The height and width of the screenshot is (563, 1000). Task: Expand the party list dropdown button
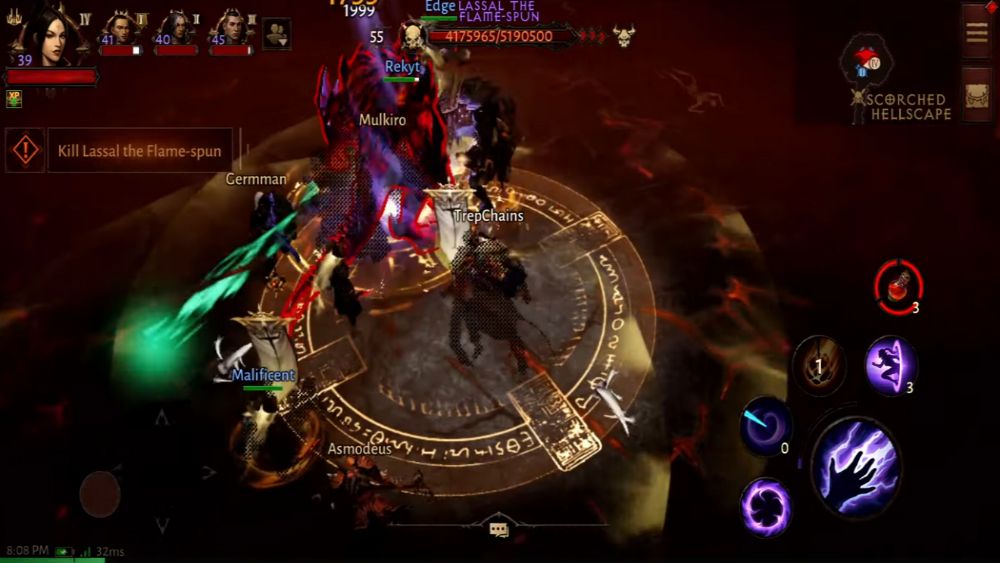pyautogui.click(x=277, y=34)
